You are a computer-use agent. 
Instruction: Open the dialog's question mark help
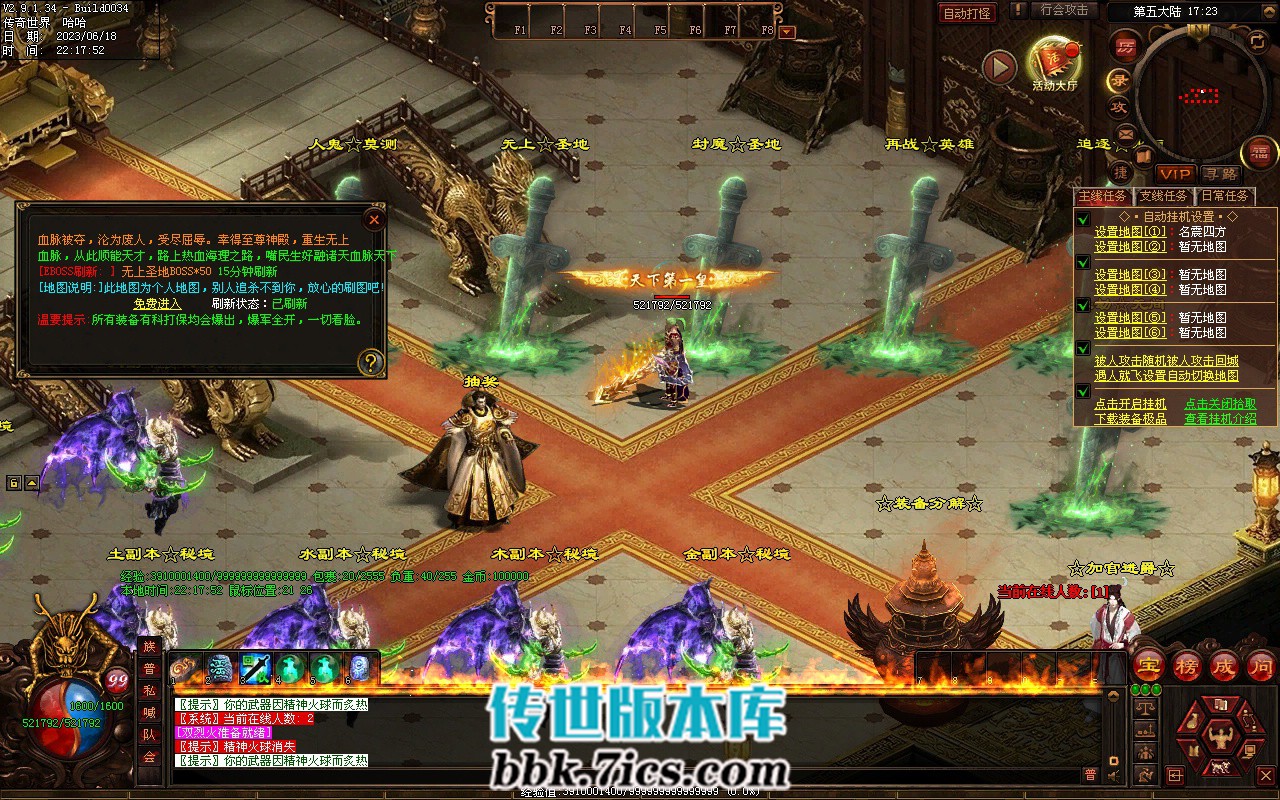[x=370, y=361]
